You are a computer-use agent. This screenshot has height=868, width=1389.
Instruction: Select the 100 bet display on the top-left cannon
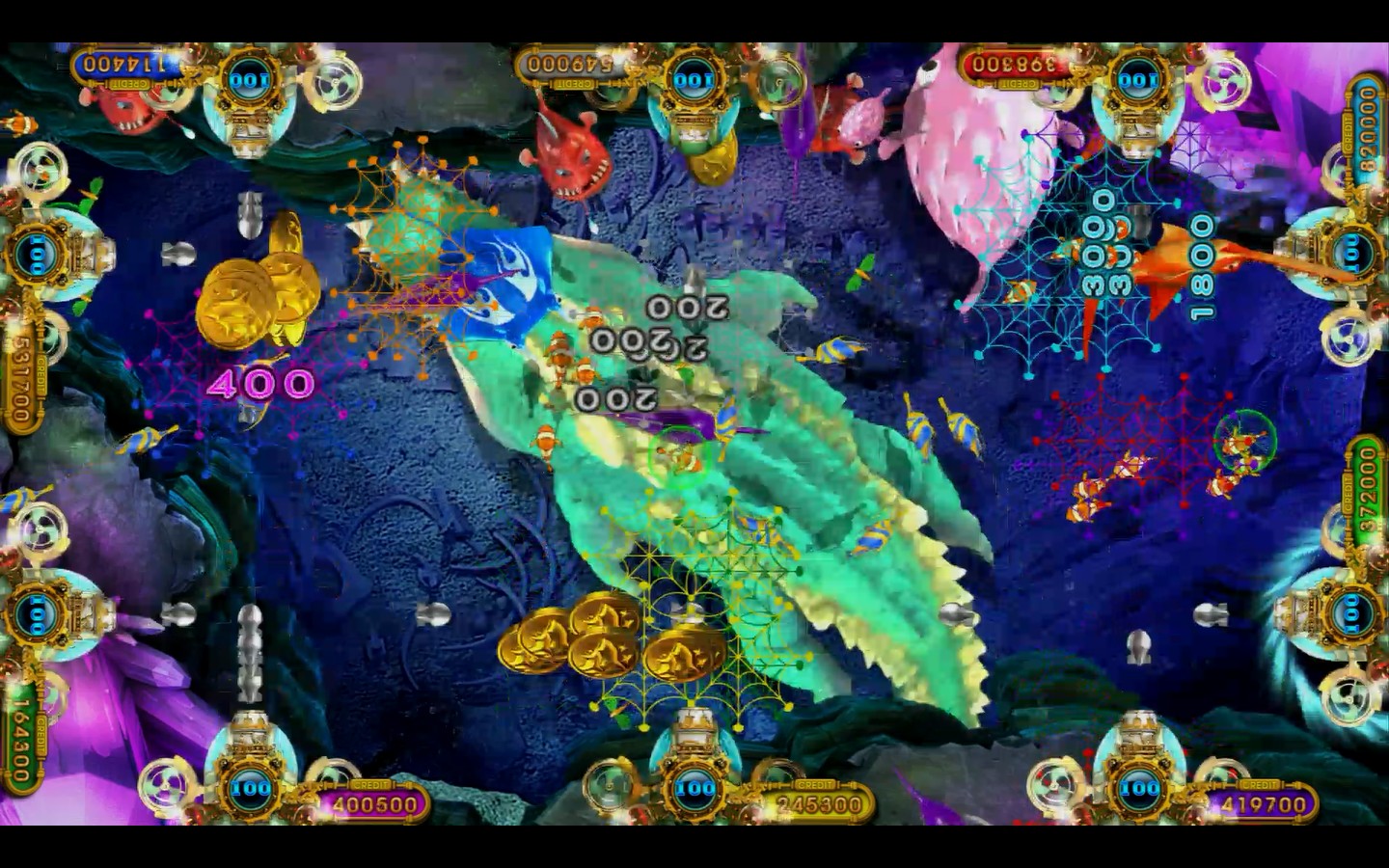click(x=247, y=79)
